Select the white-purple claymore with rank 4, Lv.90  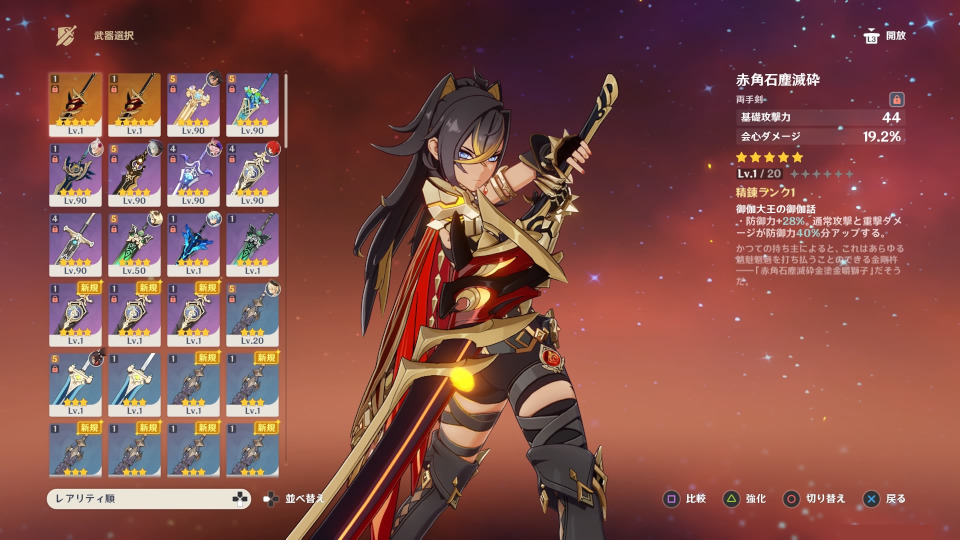click(x=193, y=174)
